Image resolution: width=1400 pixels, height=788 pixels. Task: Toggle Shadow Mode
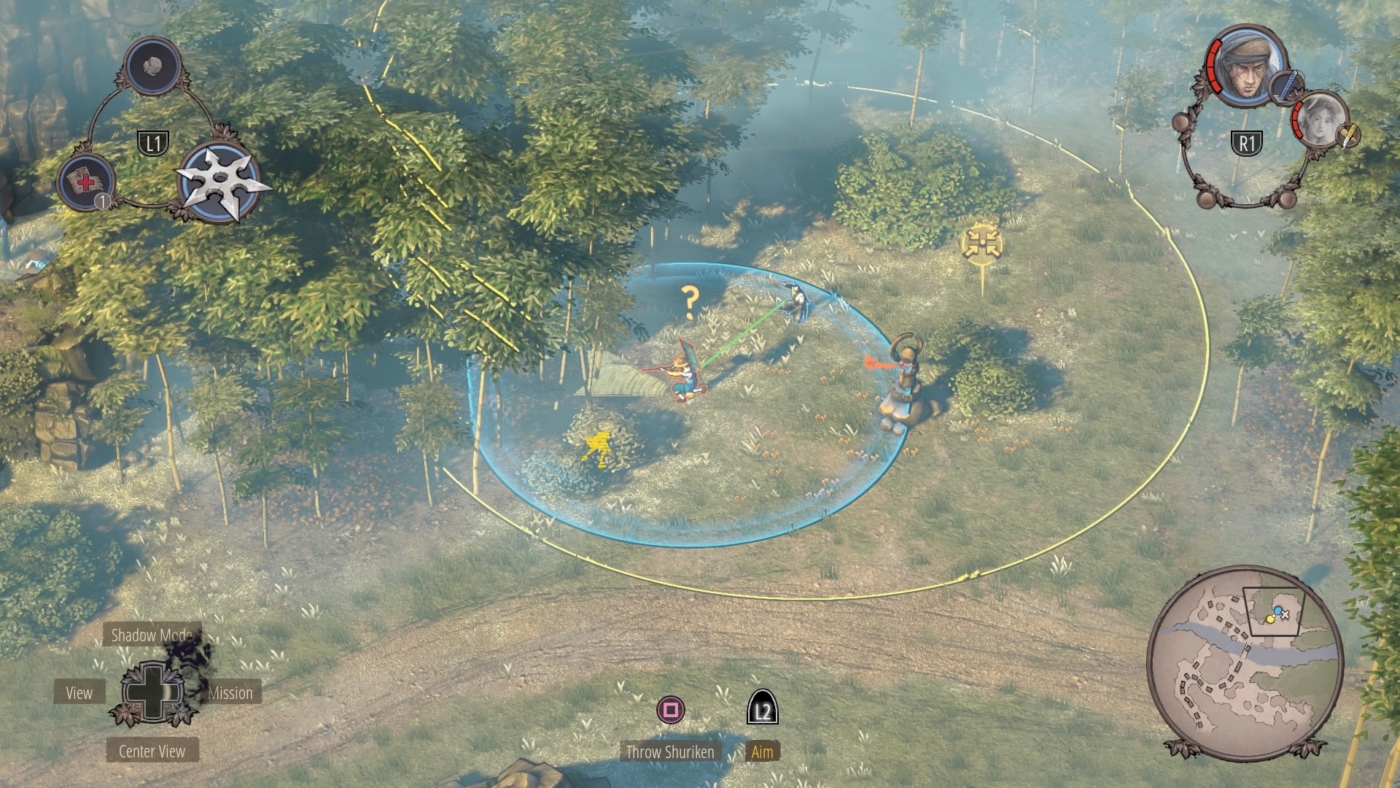[x=152, y=634]
